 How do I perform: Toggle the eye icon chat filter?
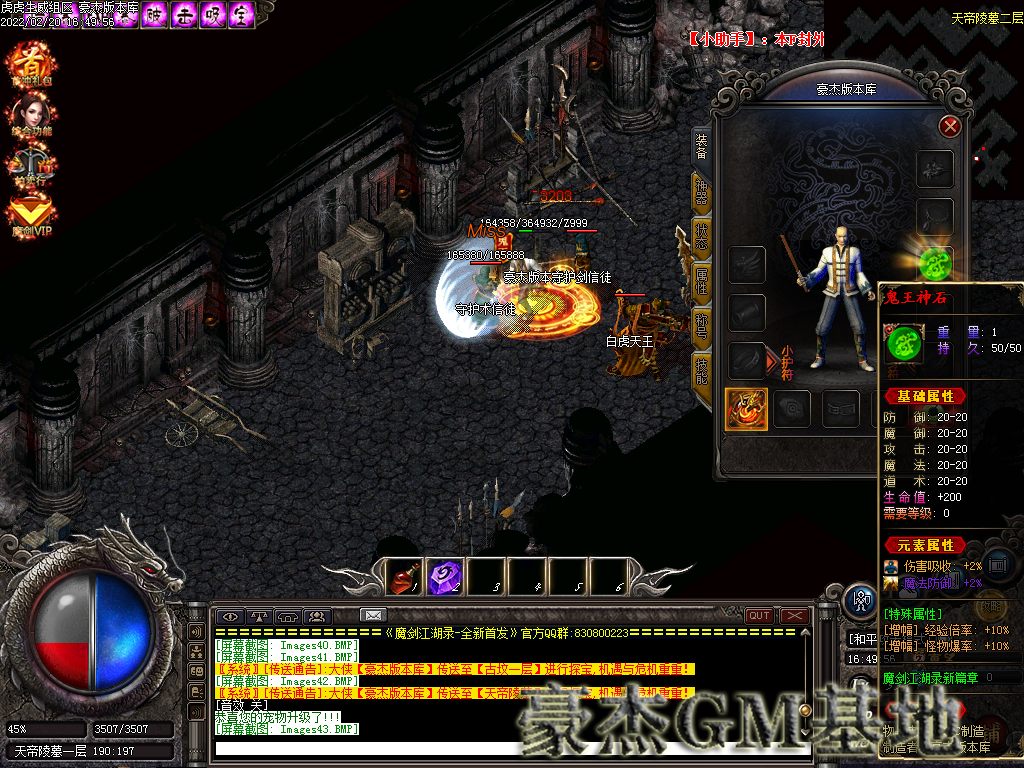pyautogui.click(x=231, y=615)
